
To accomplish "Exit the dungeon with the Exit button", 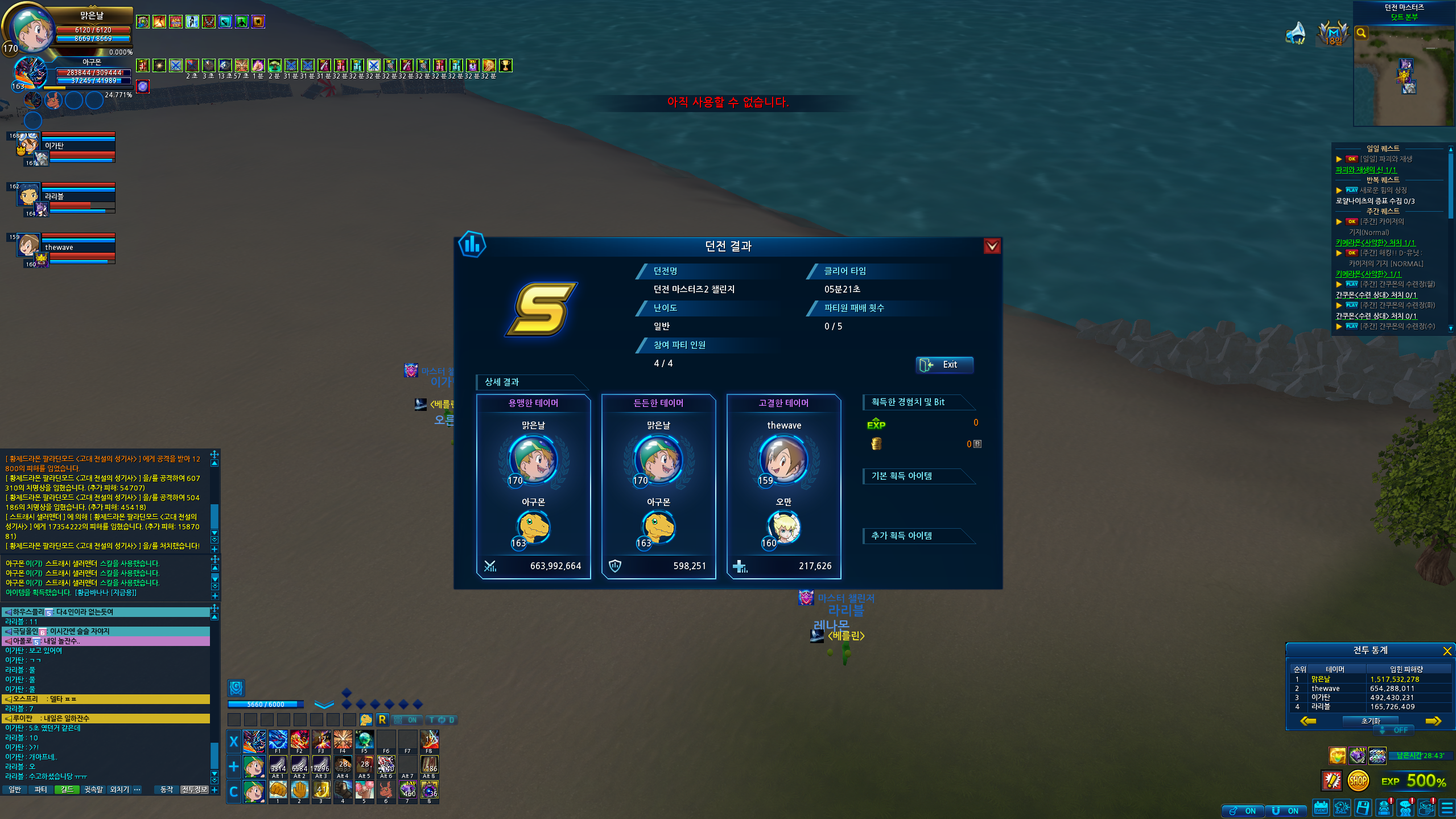I will (x=944, y=365).
